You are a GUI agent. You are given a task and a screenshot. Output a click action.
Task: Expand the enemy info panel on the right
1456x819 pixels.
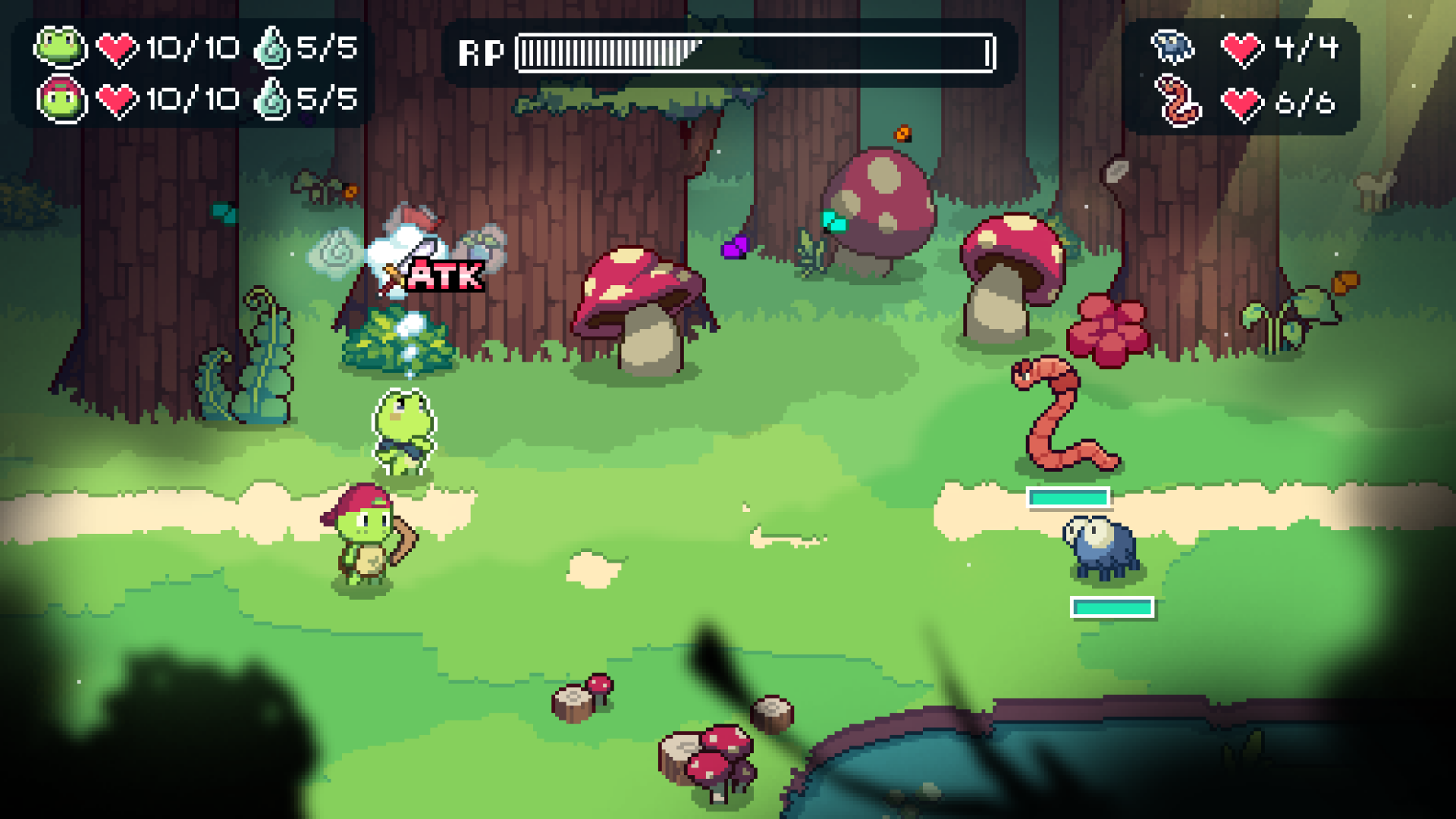(1244, 74)
